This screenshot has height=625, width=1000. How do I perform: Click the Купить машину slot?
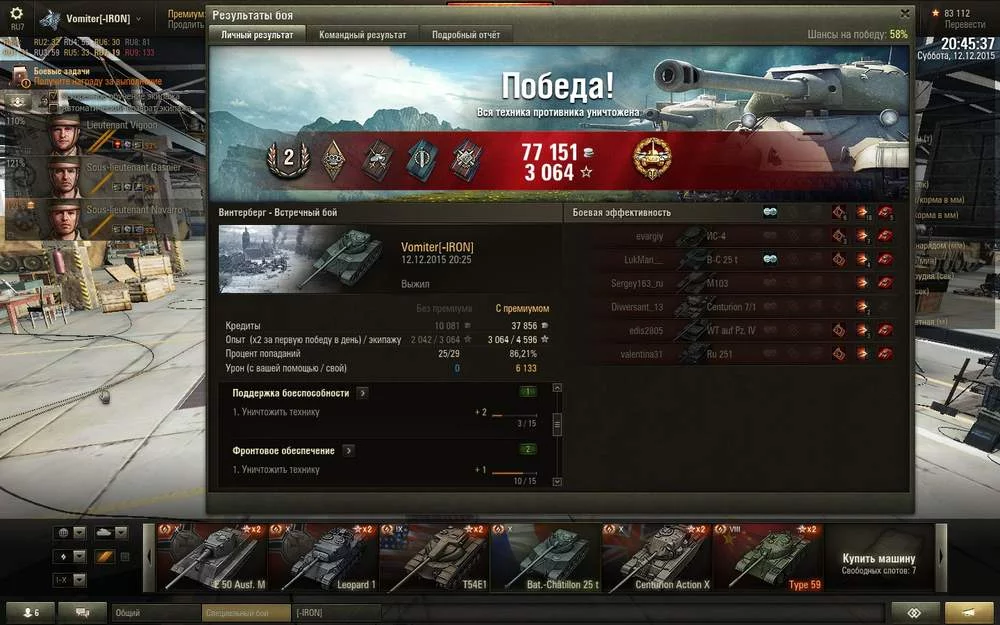click(878, 557)
